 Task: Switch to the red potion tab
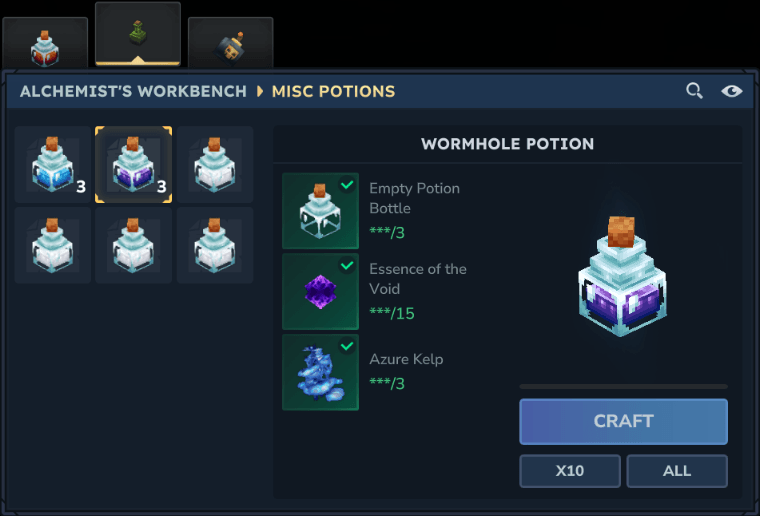coord(44,45)
